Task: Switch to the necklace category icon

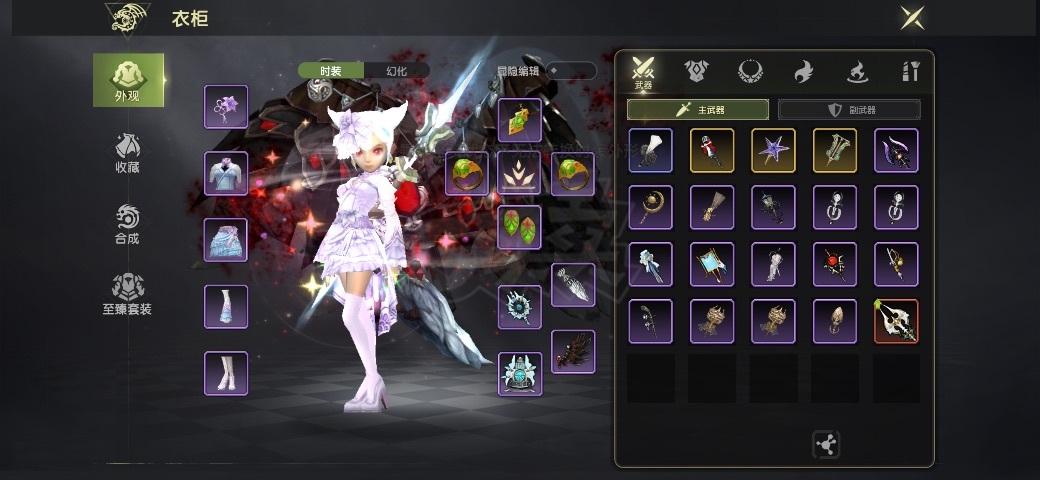Action: tap(750, 72)
